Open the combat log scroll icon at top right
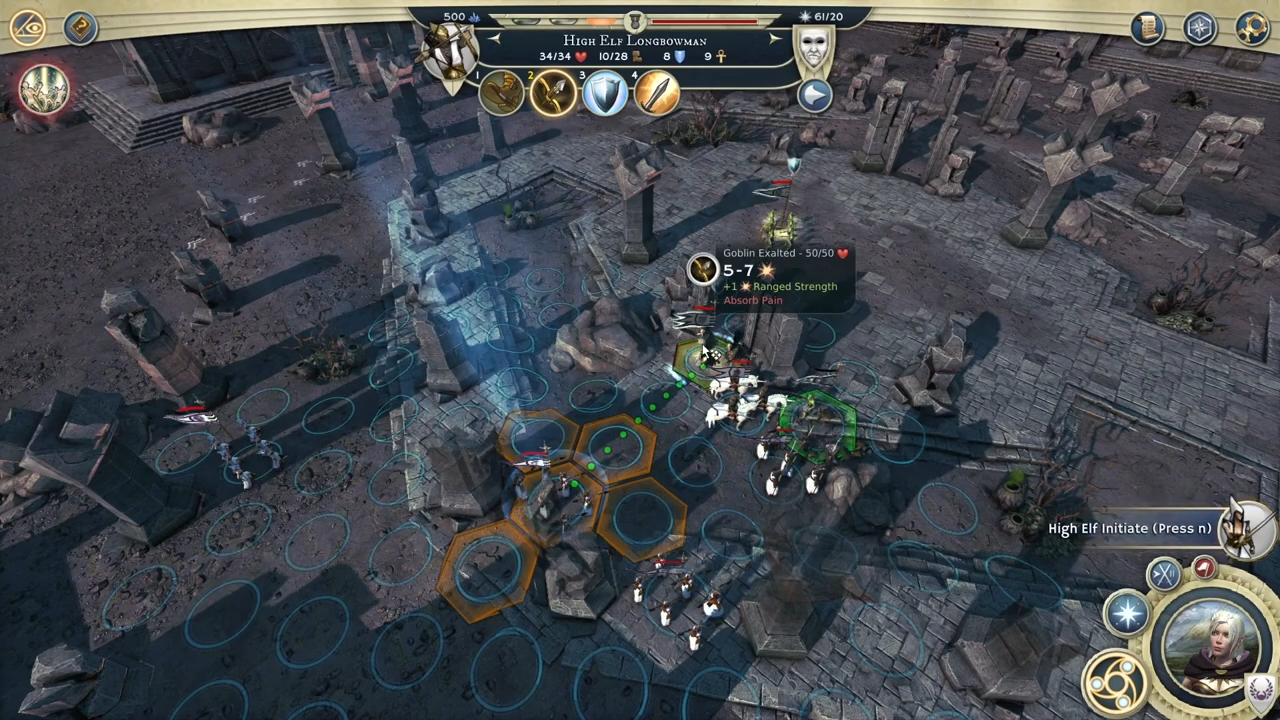The height and width of the screenshot is (720, 1280). pyautogui.click(x=1148, y=28)
